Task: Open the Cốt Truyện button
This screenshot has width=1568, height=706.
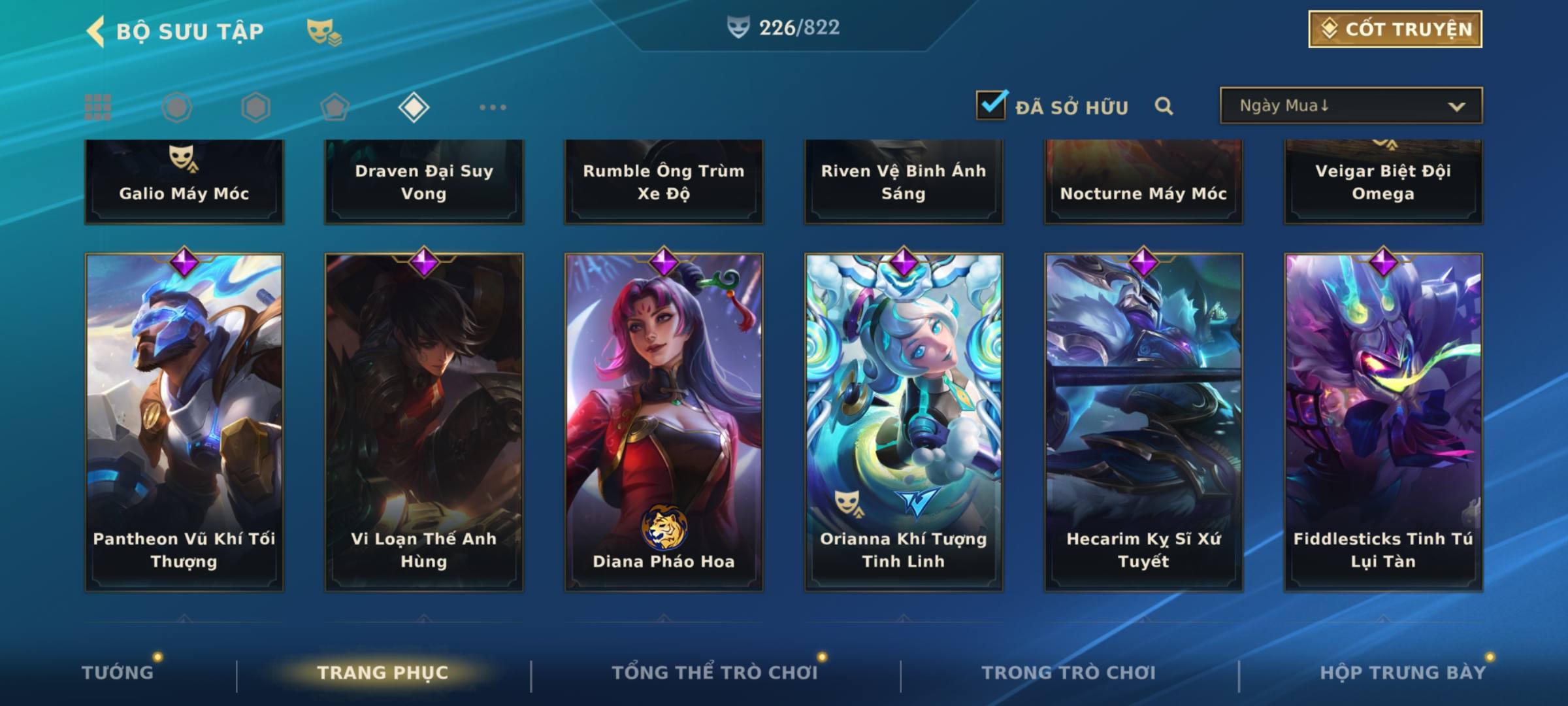Action: 1395,29
